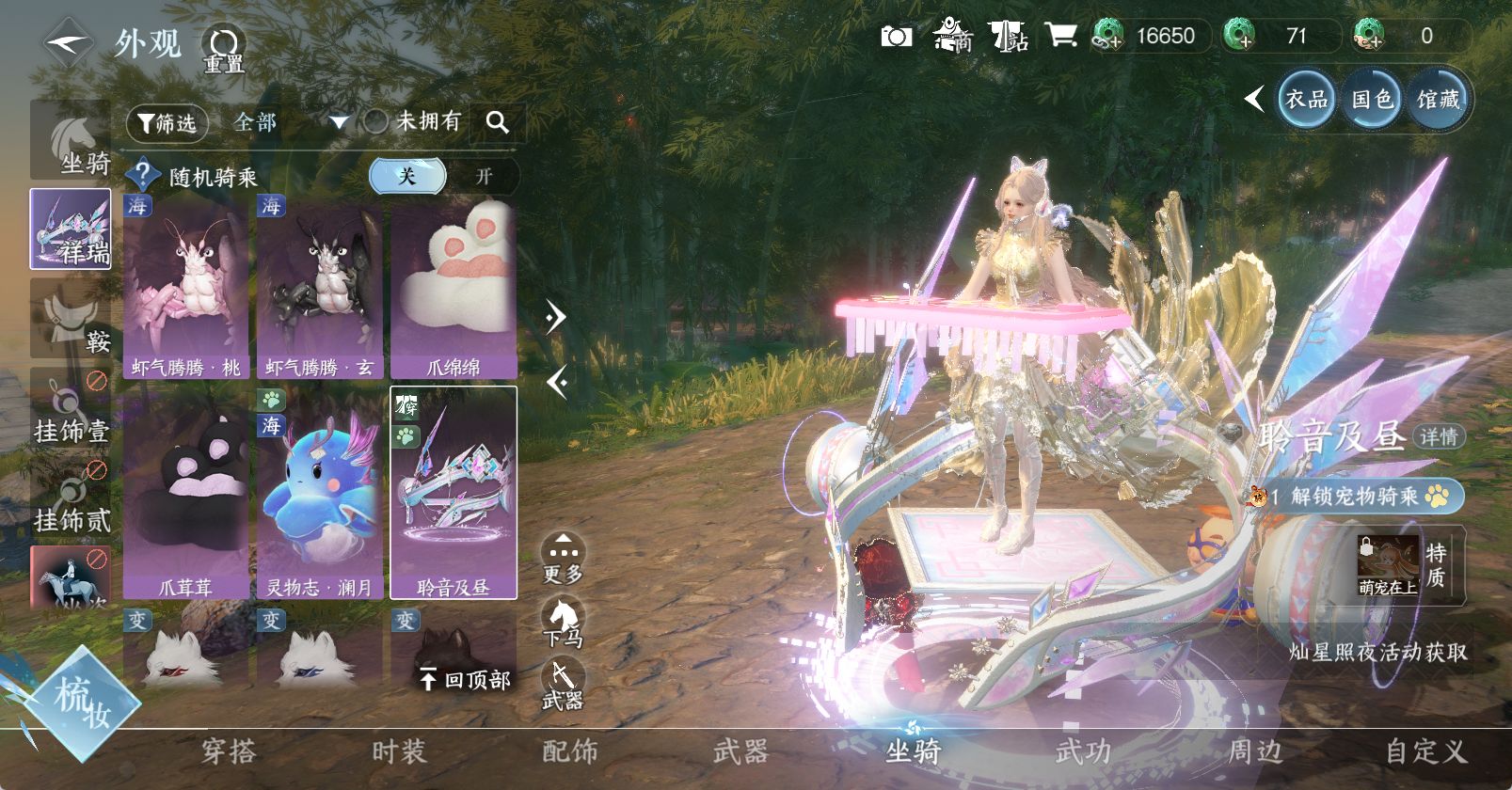Reset appearance with the 重置 button
Image resolution: width=1512 pixels, height=790 pixels.
coord(224,49)
